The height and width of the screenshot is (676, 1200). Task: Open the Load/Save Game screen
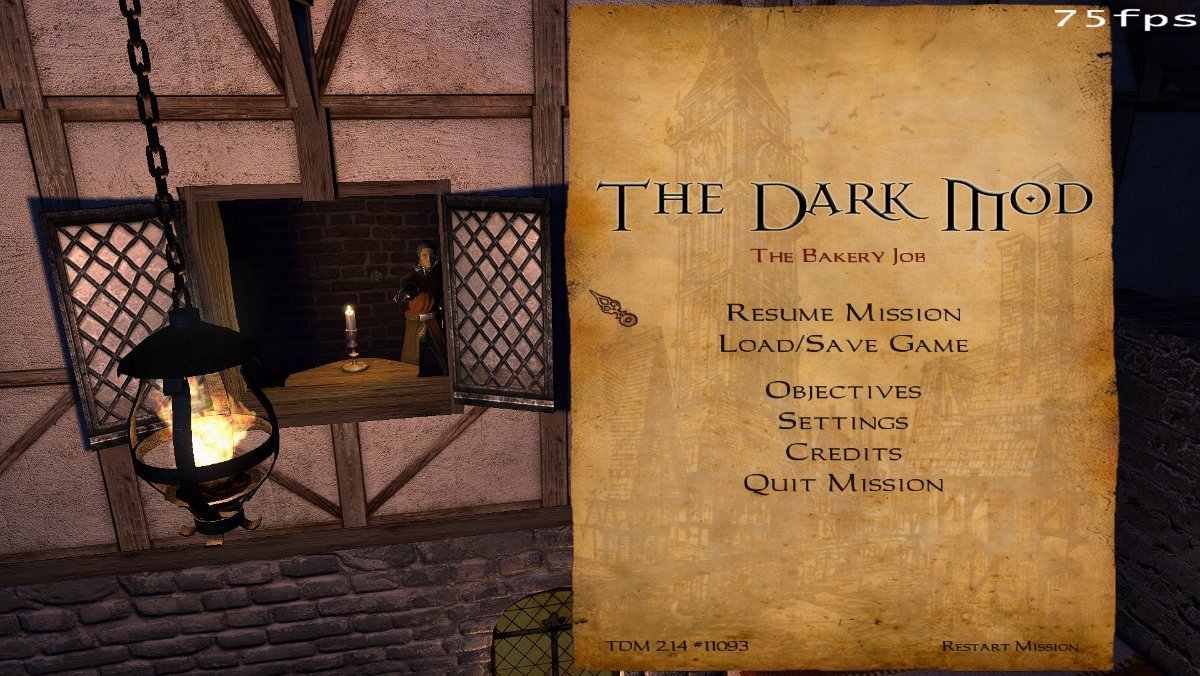click(x=843, y=345)
